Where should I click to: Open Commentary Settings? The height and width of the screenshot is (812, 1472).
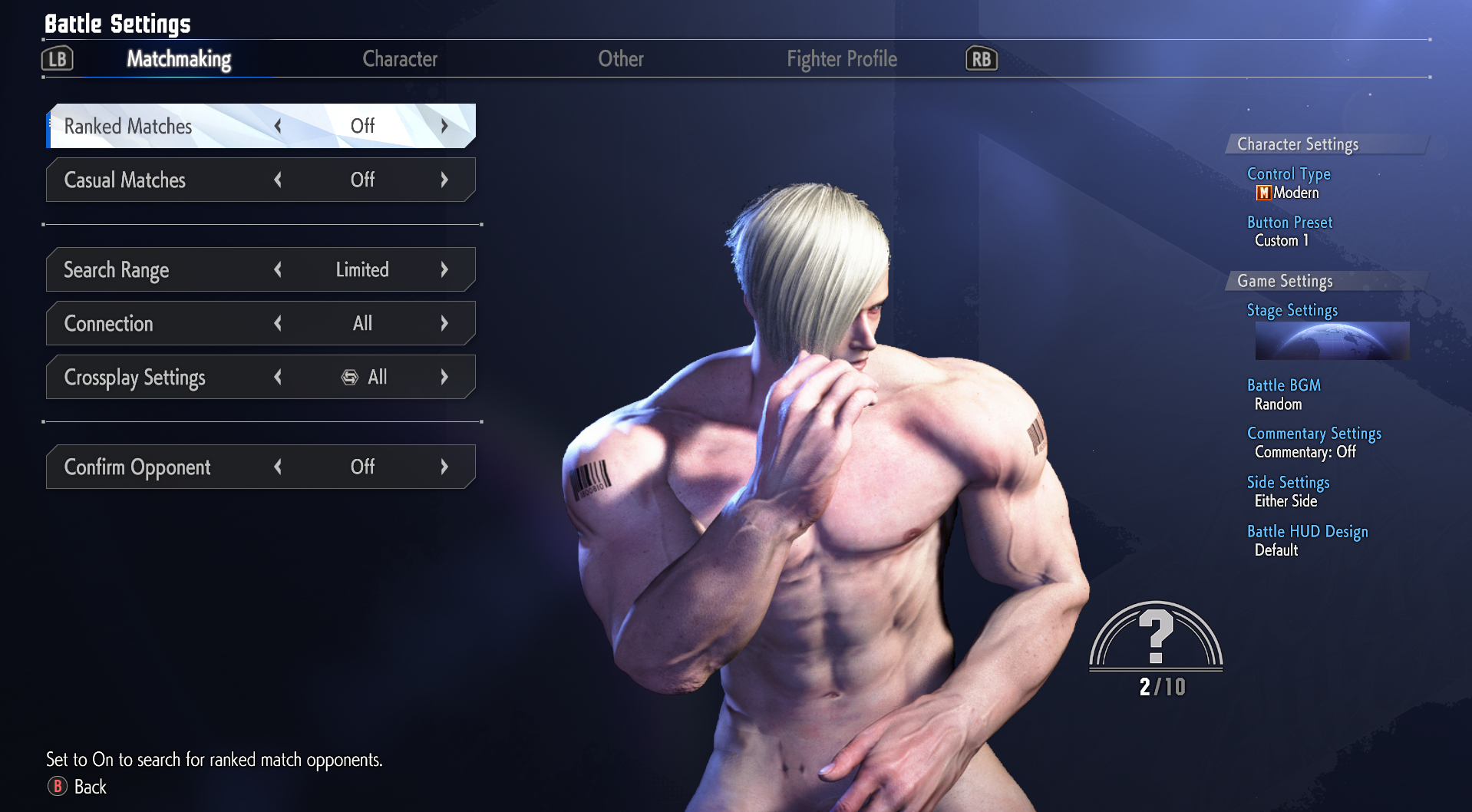tap(1314, 434)
